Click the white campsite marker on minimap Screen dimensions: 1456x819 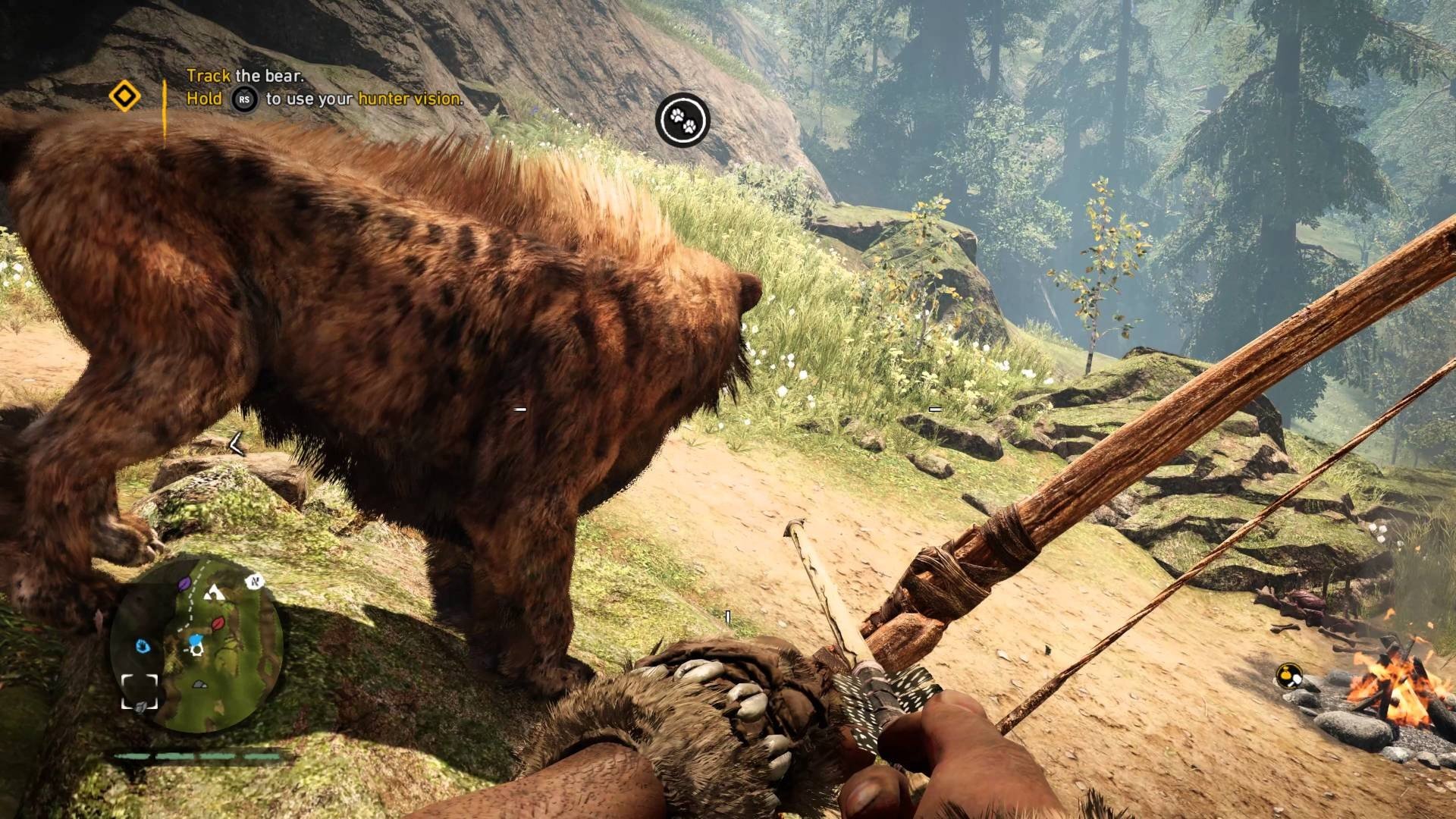[214, 591]
